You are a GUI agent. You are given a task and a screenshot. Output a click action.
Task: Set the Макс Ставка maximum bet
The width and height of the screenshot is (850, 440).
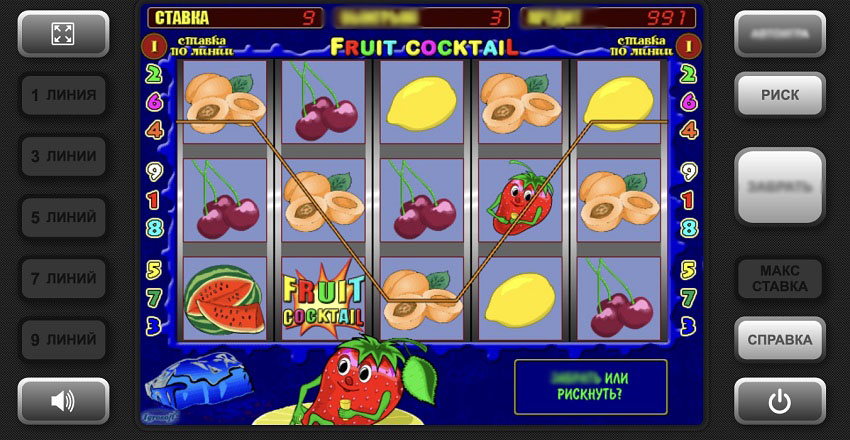[780, 279]
